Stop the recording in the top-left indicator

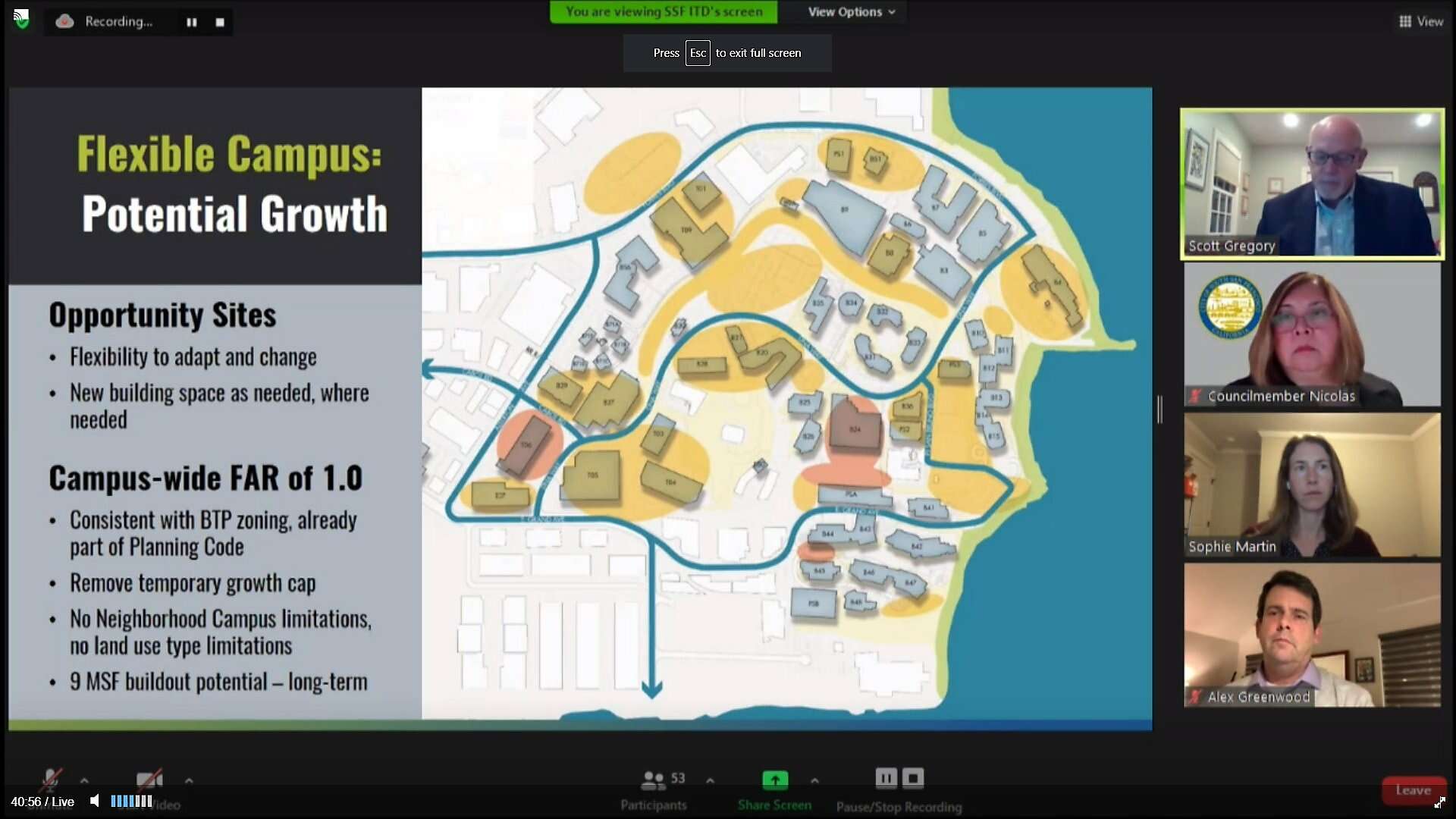[220, 22]
